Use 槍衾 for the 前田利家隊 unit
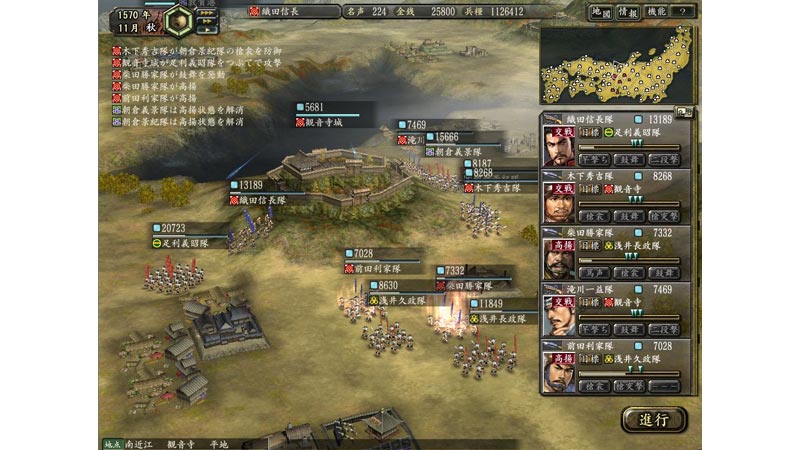 pos(595,386)
